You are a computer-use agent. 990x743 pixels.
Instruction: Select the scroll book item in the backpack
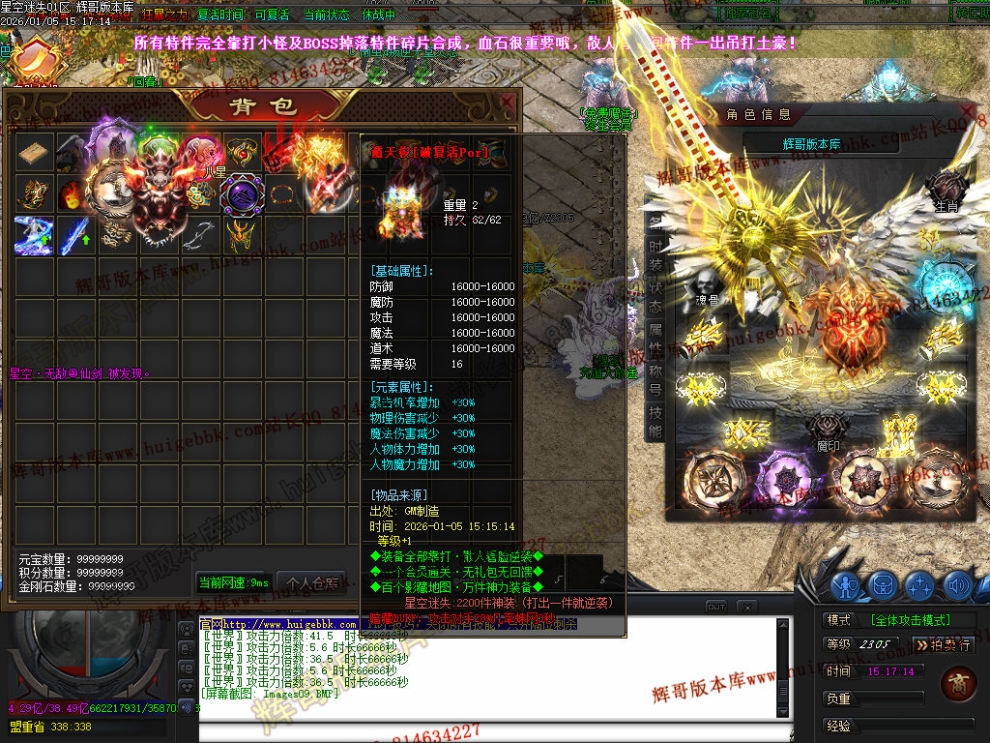tap(34, 153)
